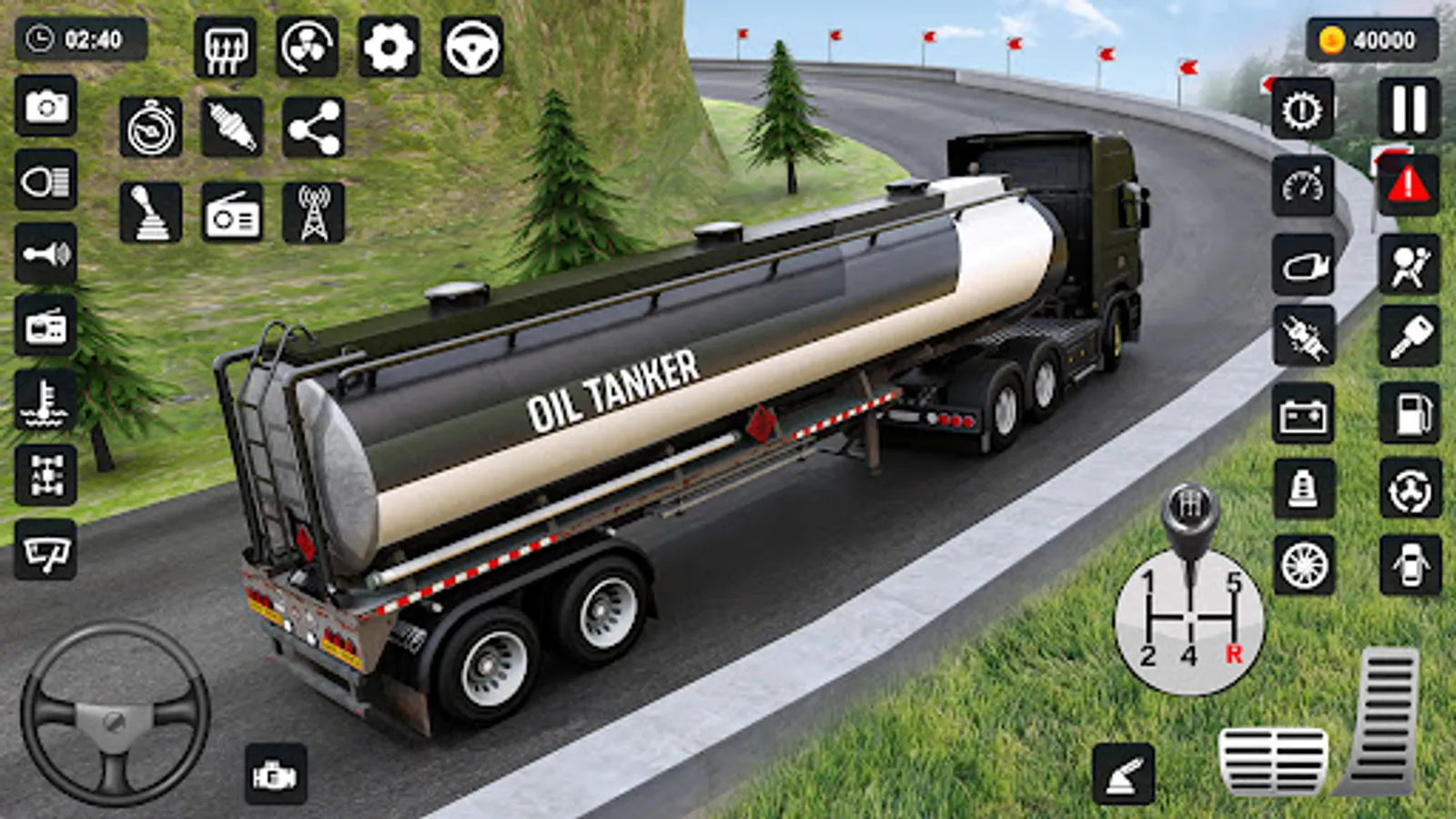Screen dimensions: 1456x819
Task: Click the steering wheel control
Action: (x=115, y=715)
